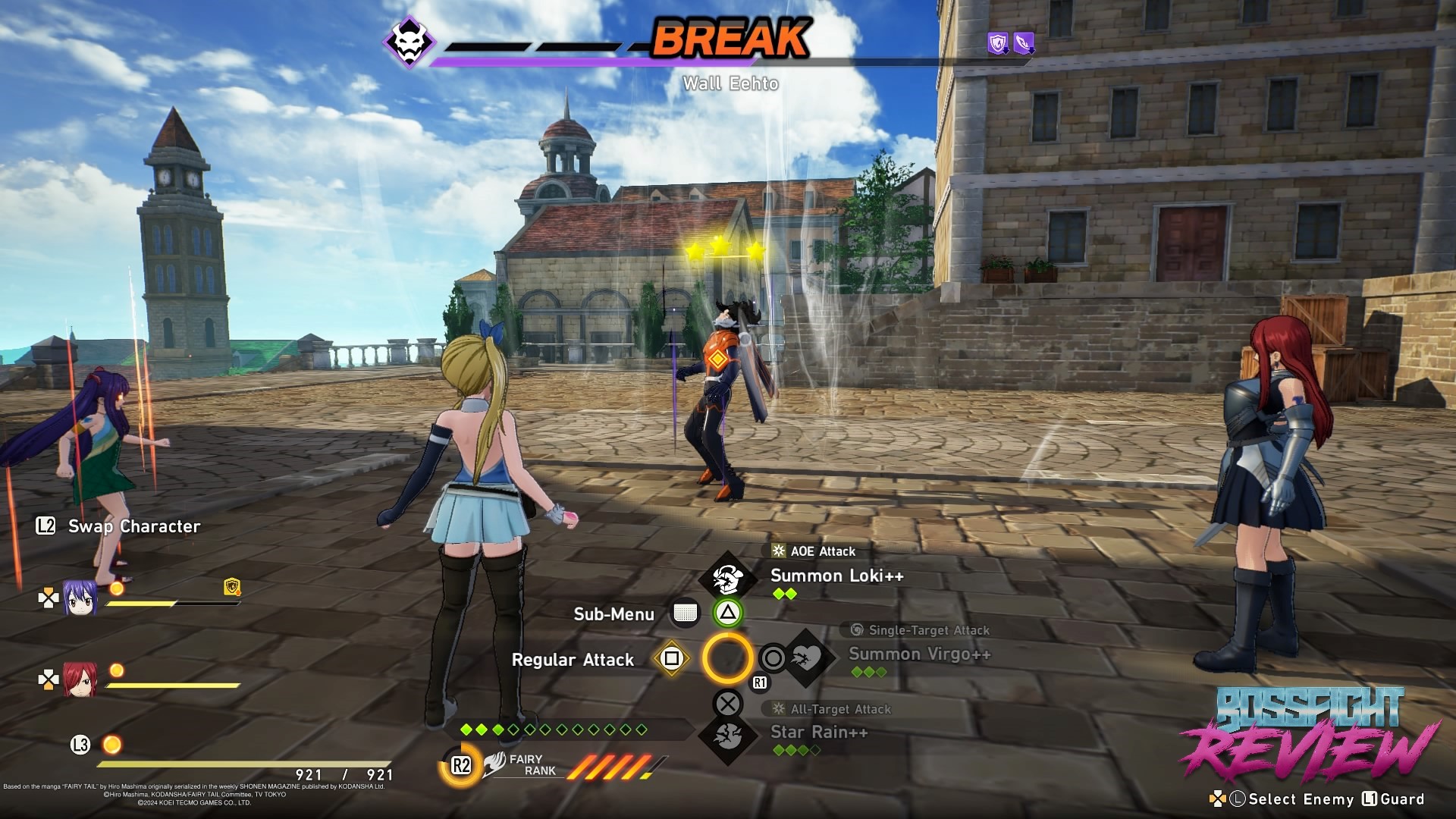Inspect the purple feather status icon
1456x819 pixels.
(1024, 43)
